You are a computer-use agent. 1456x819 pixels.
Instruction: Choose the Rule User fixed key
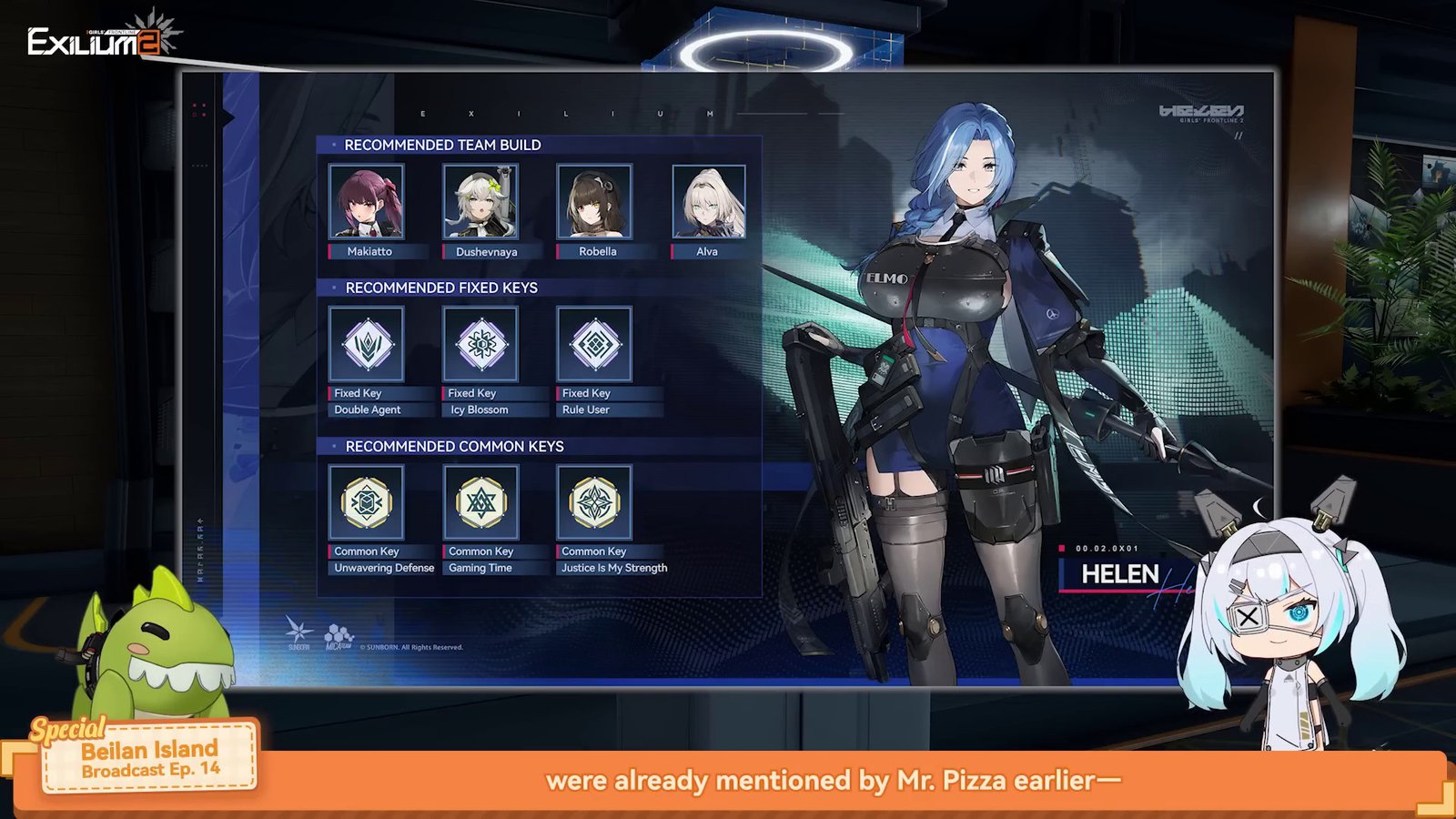click(x=594, y=344)
